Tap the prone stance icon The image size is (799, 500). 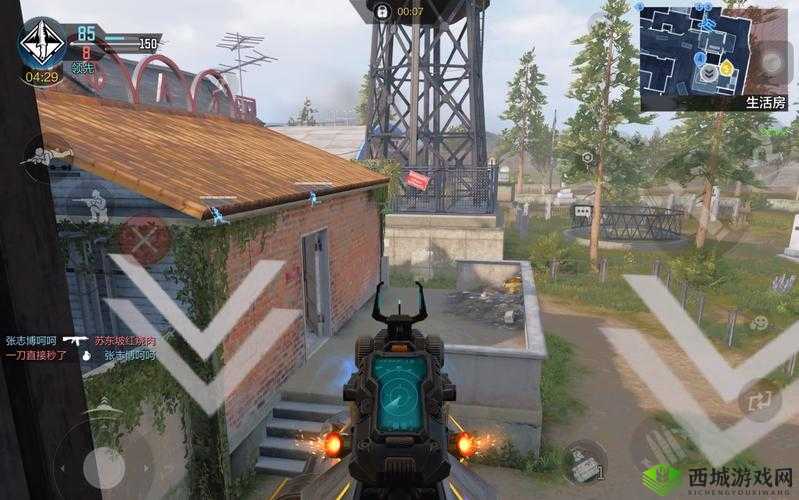[46, 157]
